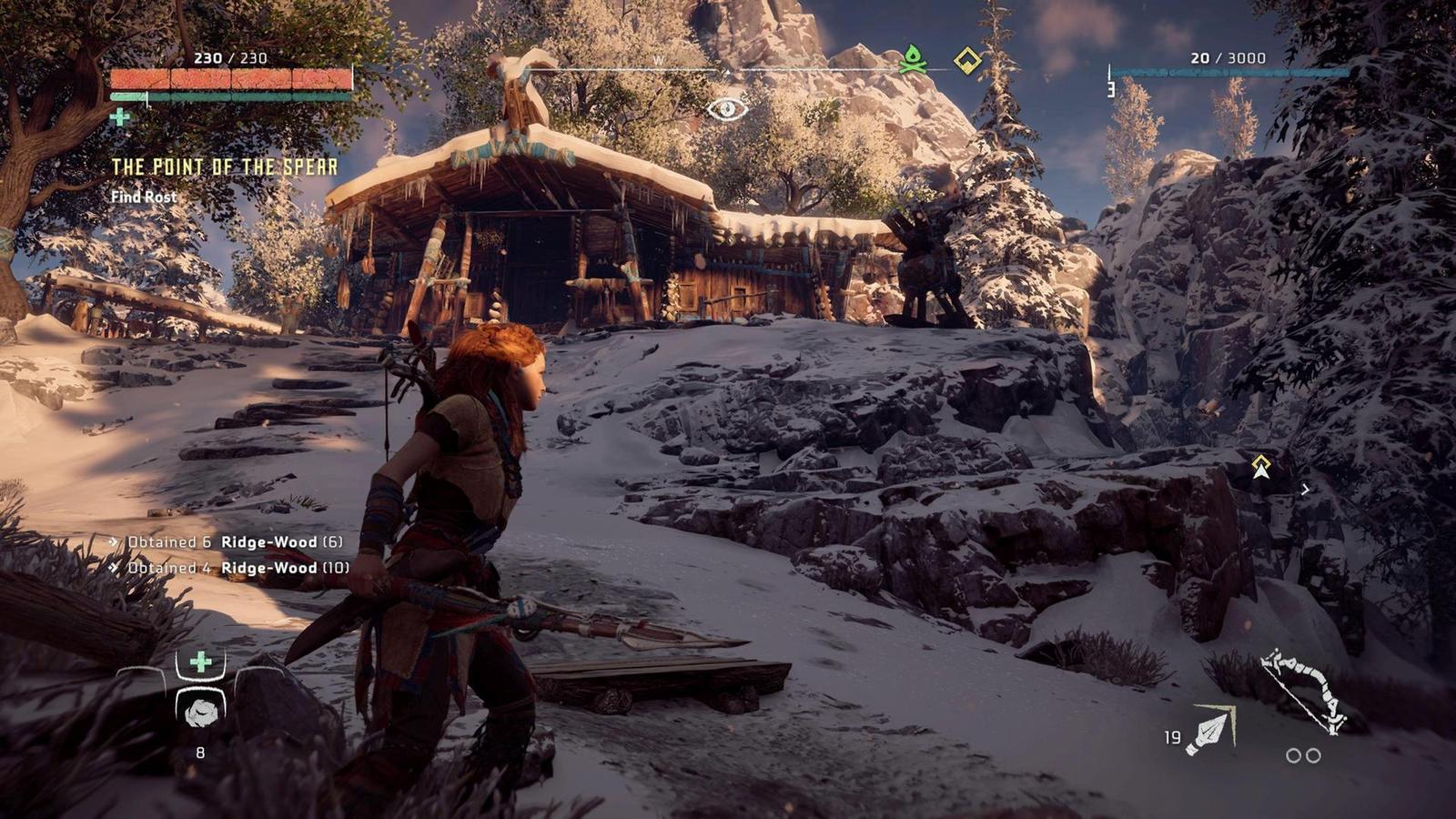1456x819 pixels.
Task: Select the rock item slot in the quick tool wheel
Action: [200, 712]
